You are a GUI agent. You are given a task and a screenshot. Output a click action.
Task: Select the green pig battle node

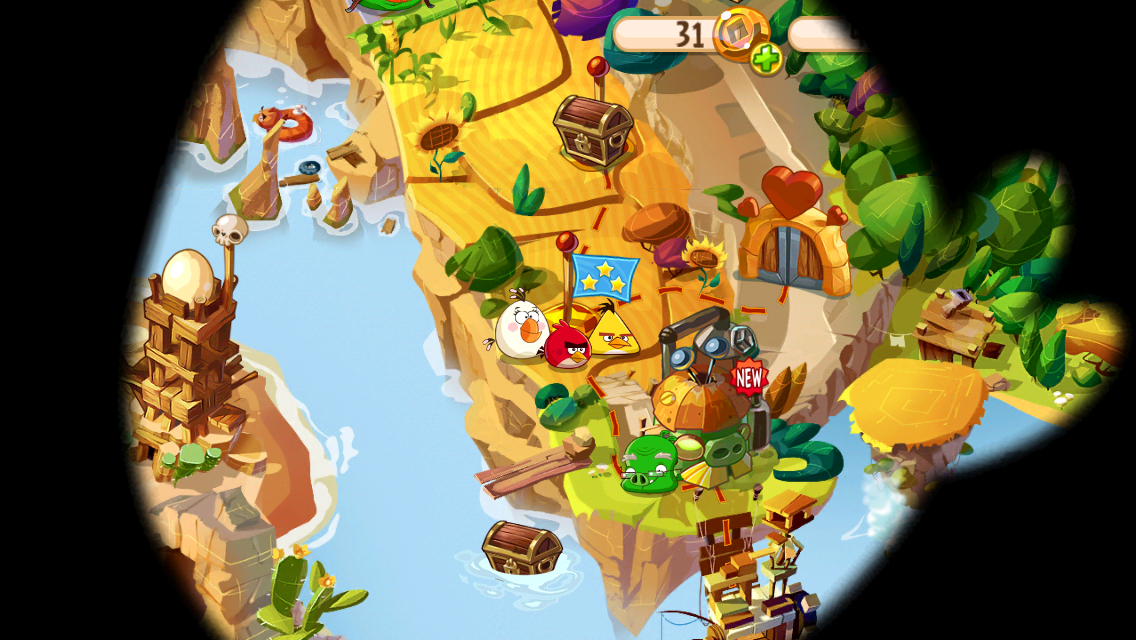[x=650, y=464]
